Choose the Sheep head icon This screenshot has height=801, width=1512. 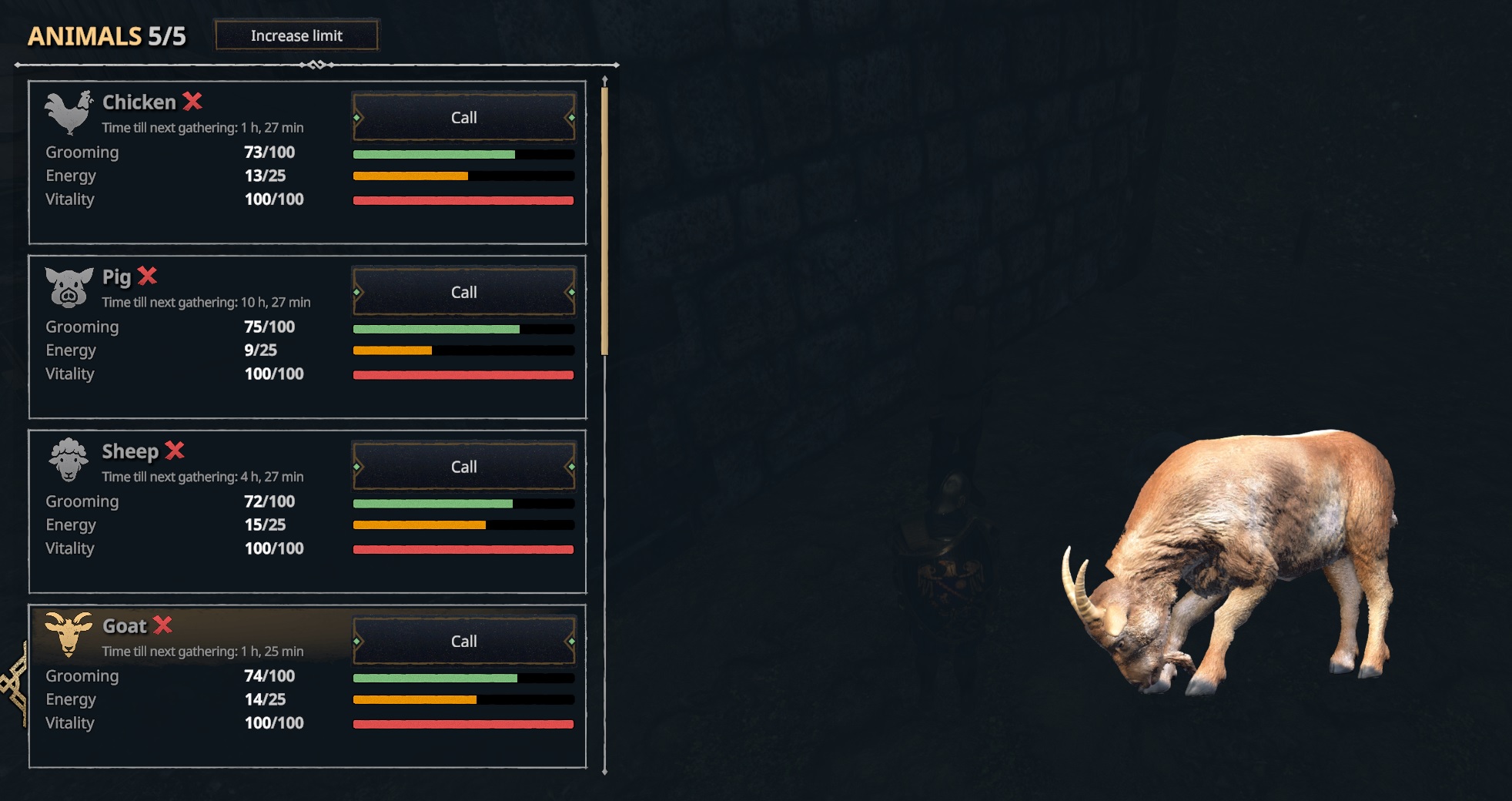tap(69, 460)
